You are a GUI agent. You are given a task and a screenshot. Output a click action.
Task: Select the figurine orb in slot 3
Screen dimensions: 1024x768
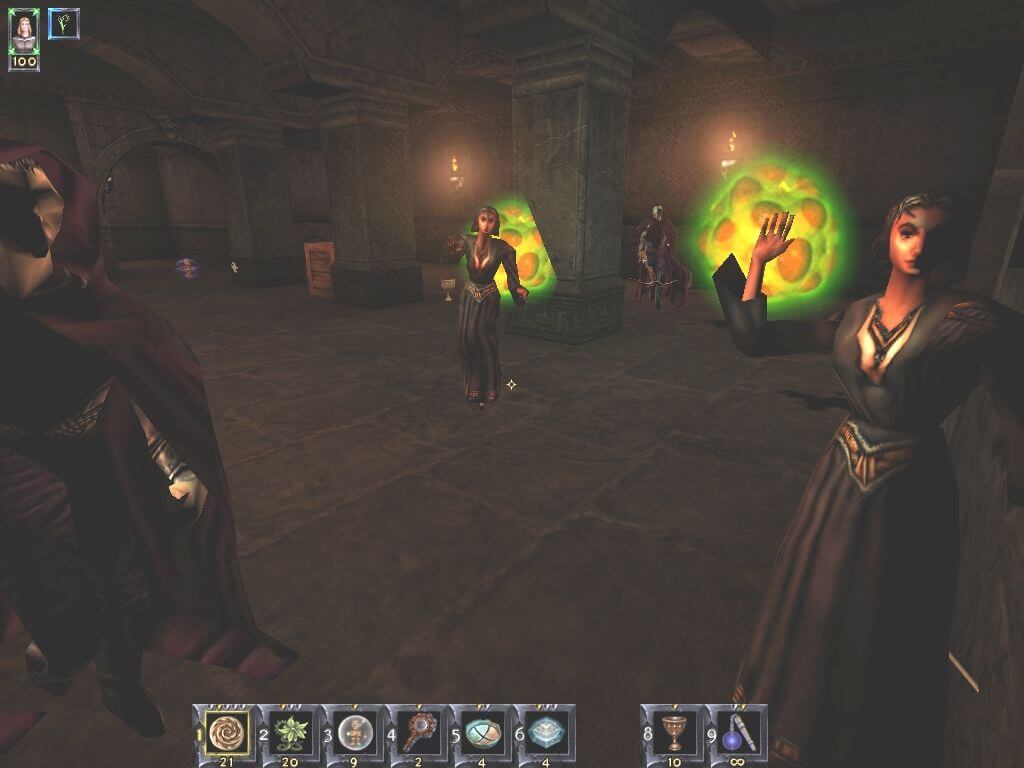tap(354, 729)
